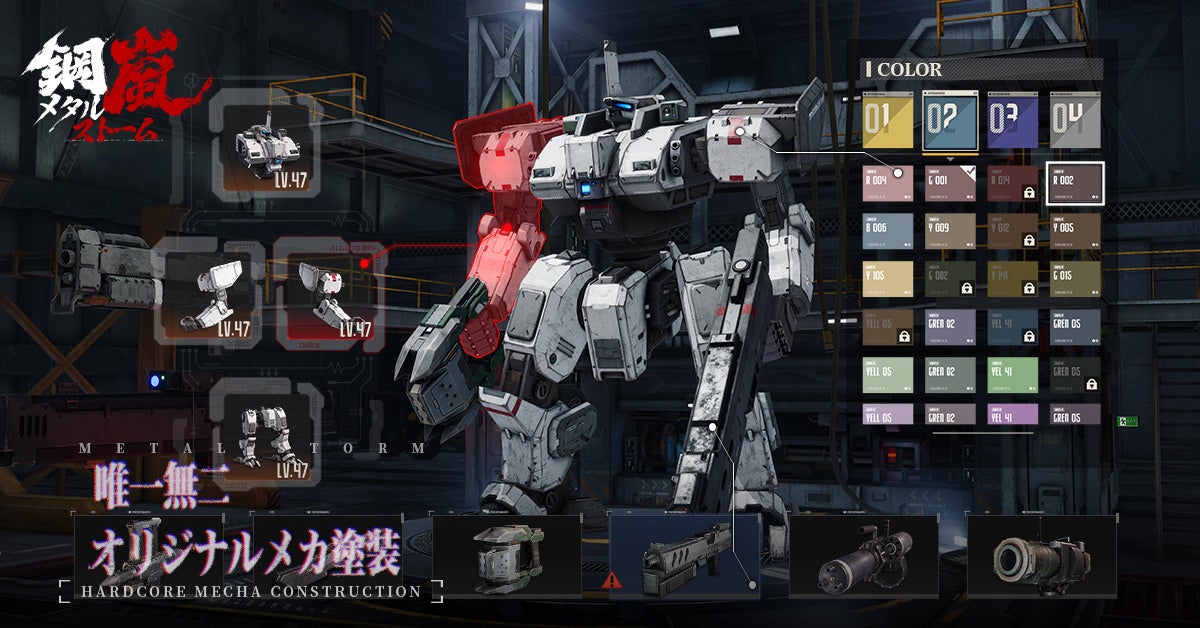
Task: Choose the gatling gun weapon slot
Action: (864, 556)
